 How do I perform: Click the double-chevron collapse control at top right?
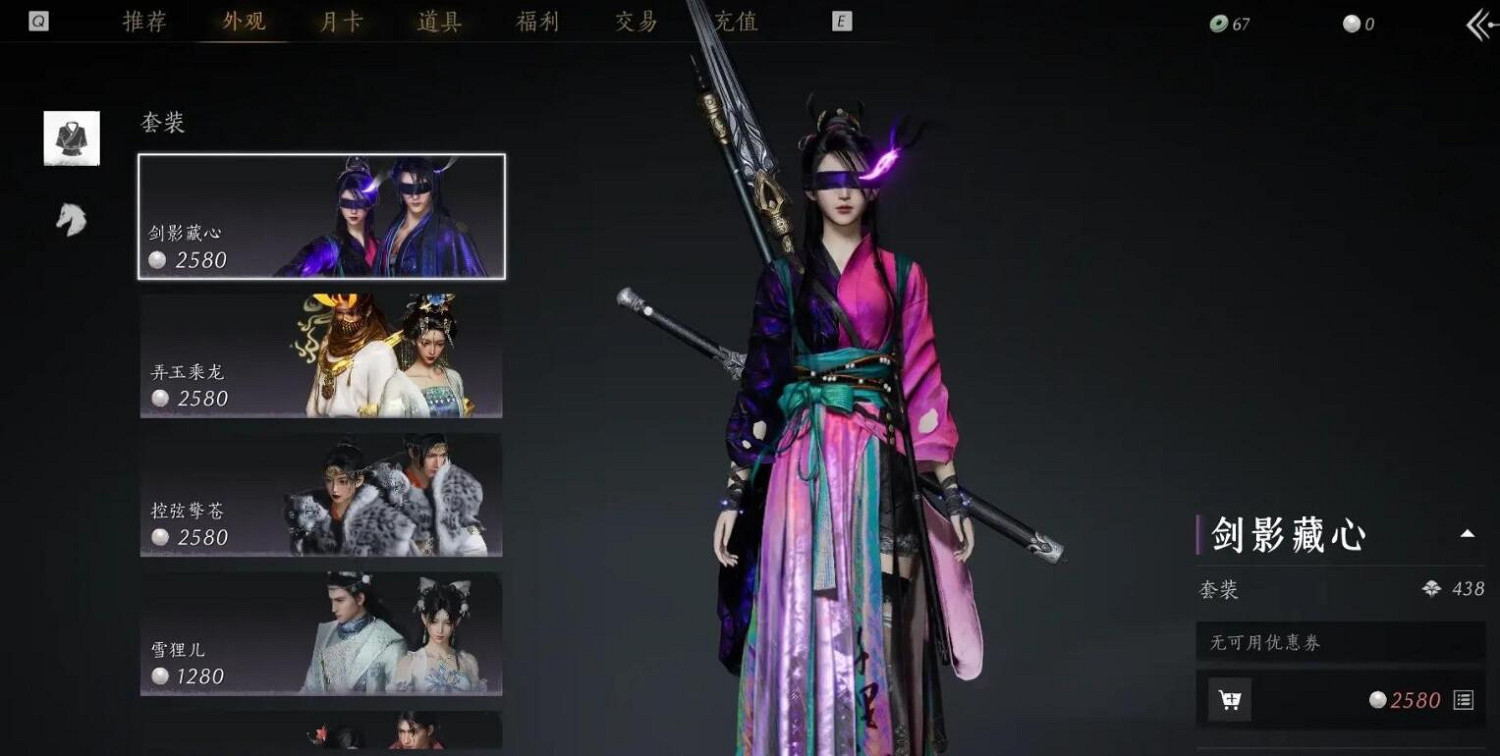[x=1476, y=22]
